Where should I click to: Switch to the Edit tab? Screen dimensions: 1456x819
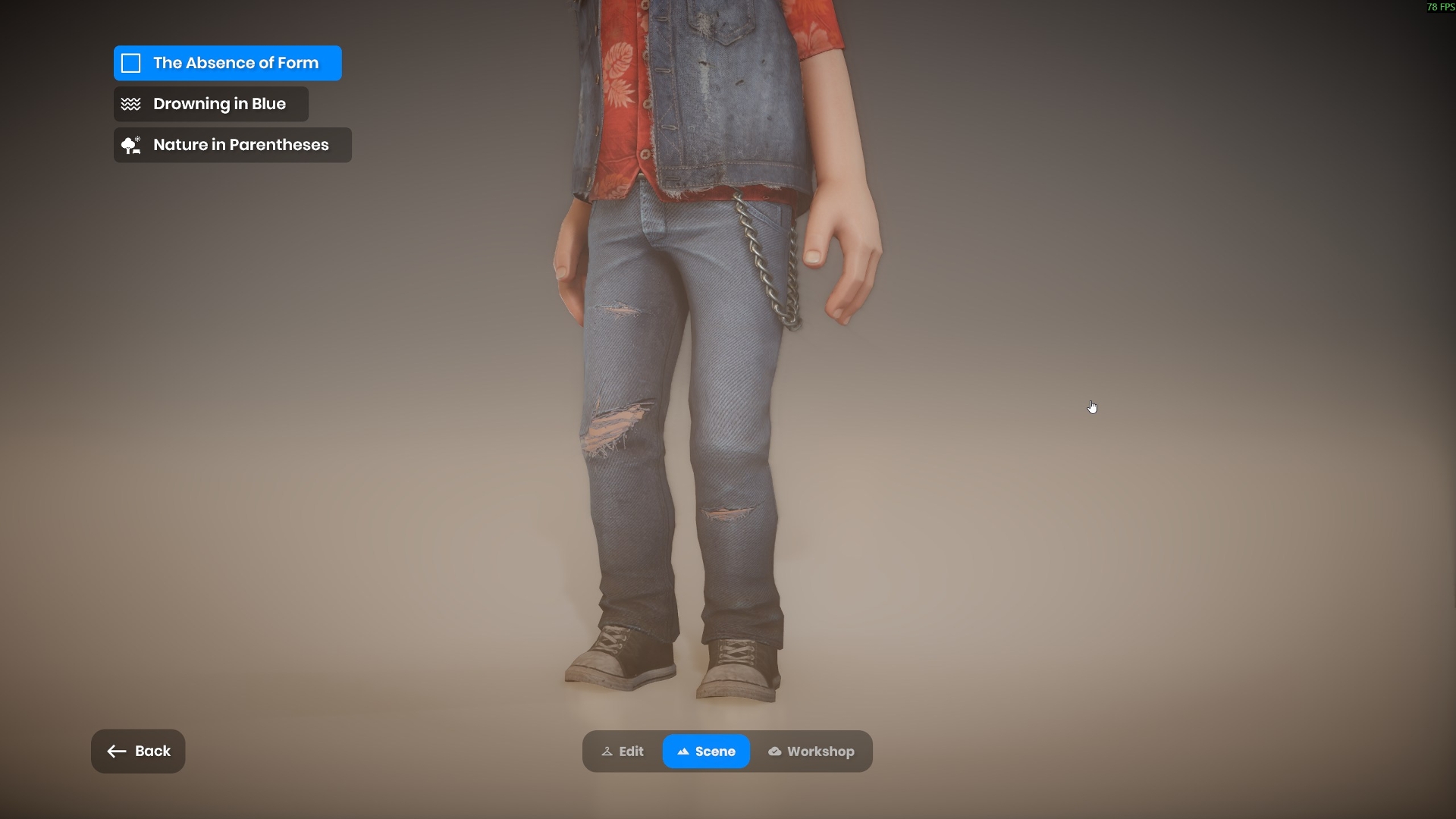coord(623,752)
